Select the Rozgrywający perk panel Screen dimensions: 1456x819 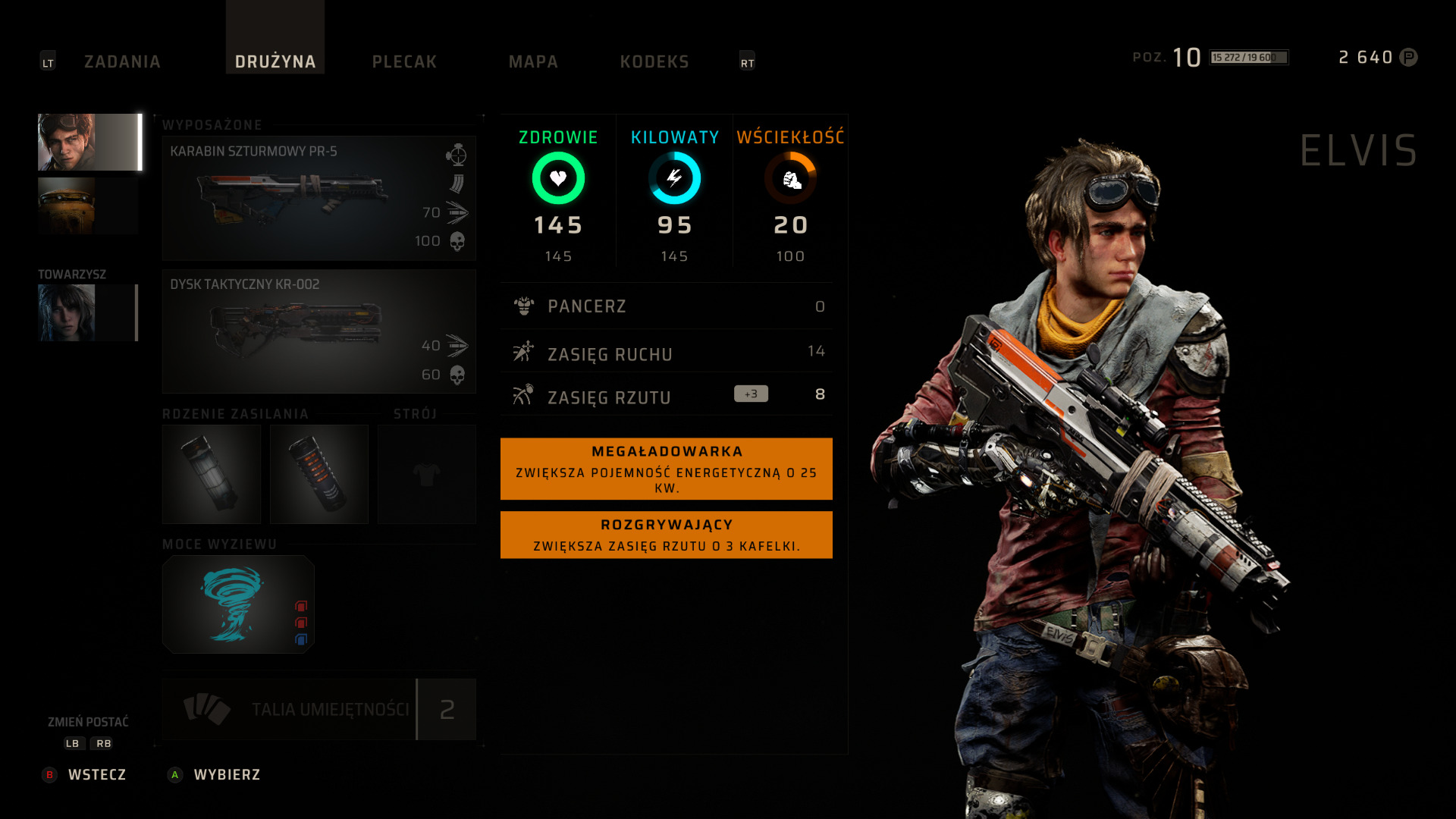[666, 535]
